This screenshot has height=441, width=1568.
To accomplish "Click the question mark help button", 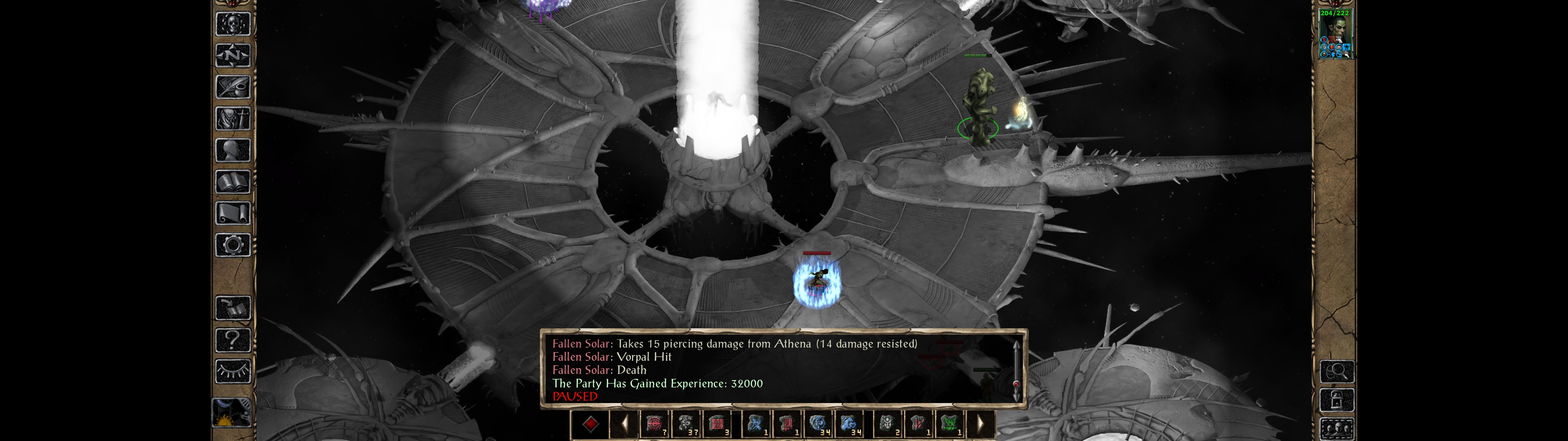I will [x=232, y=340].
